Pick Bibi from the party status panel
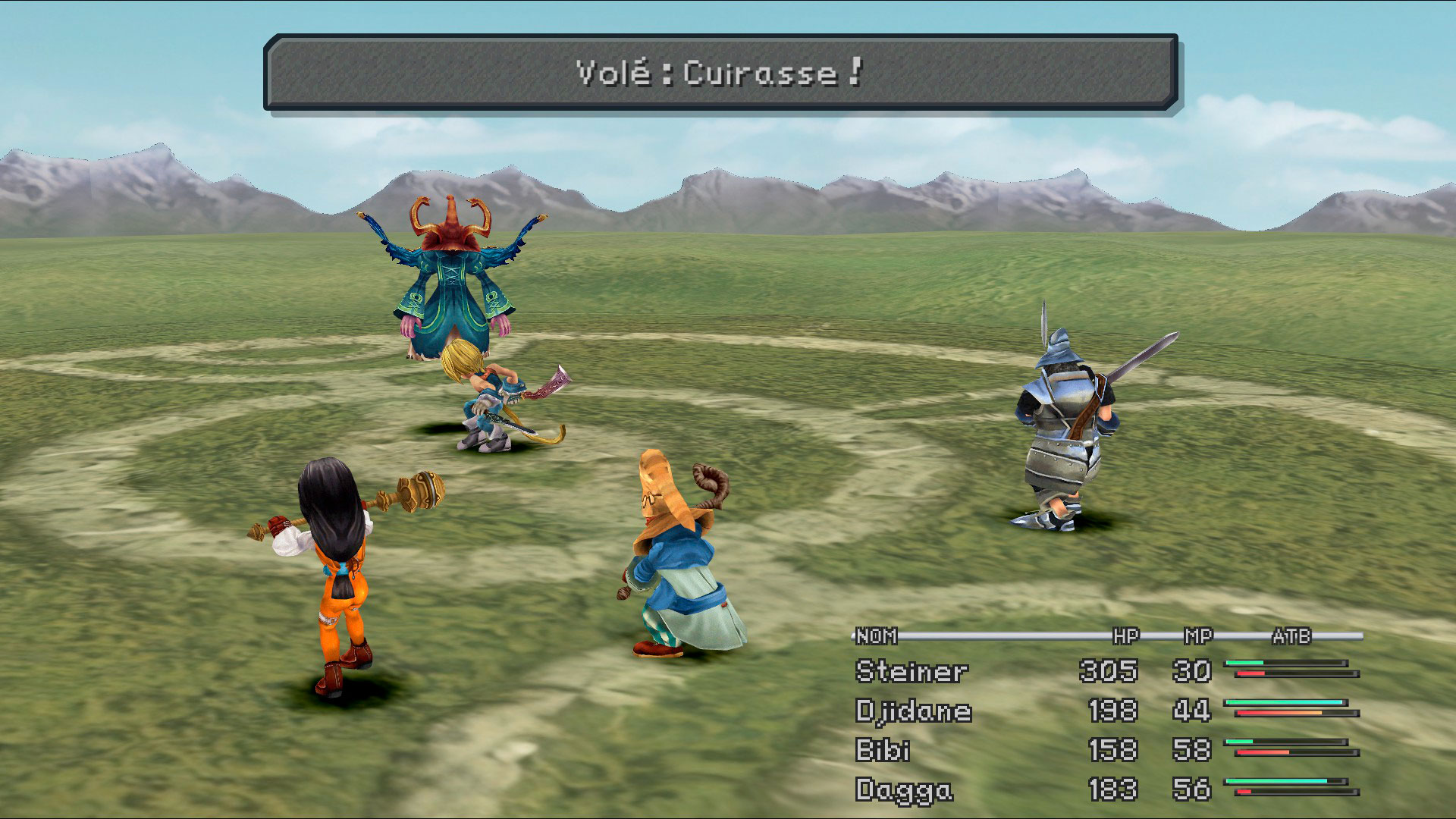This screenshot has height=819, width=1456. (883, 751)
